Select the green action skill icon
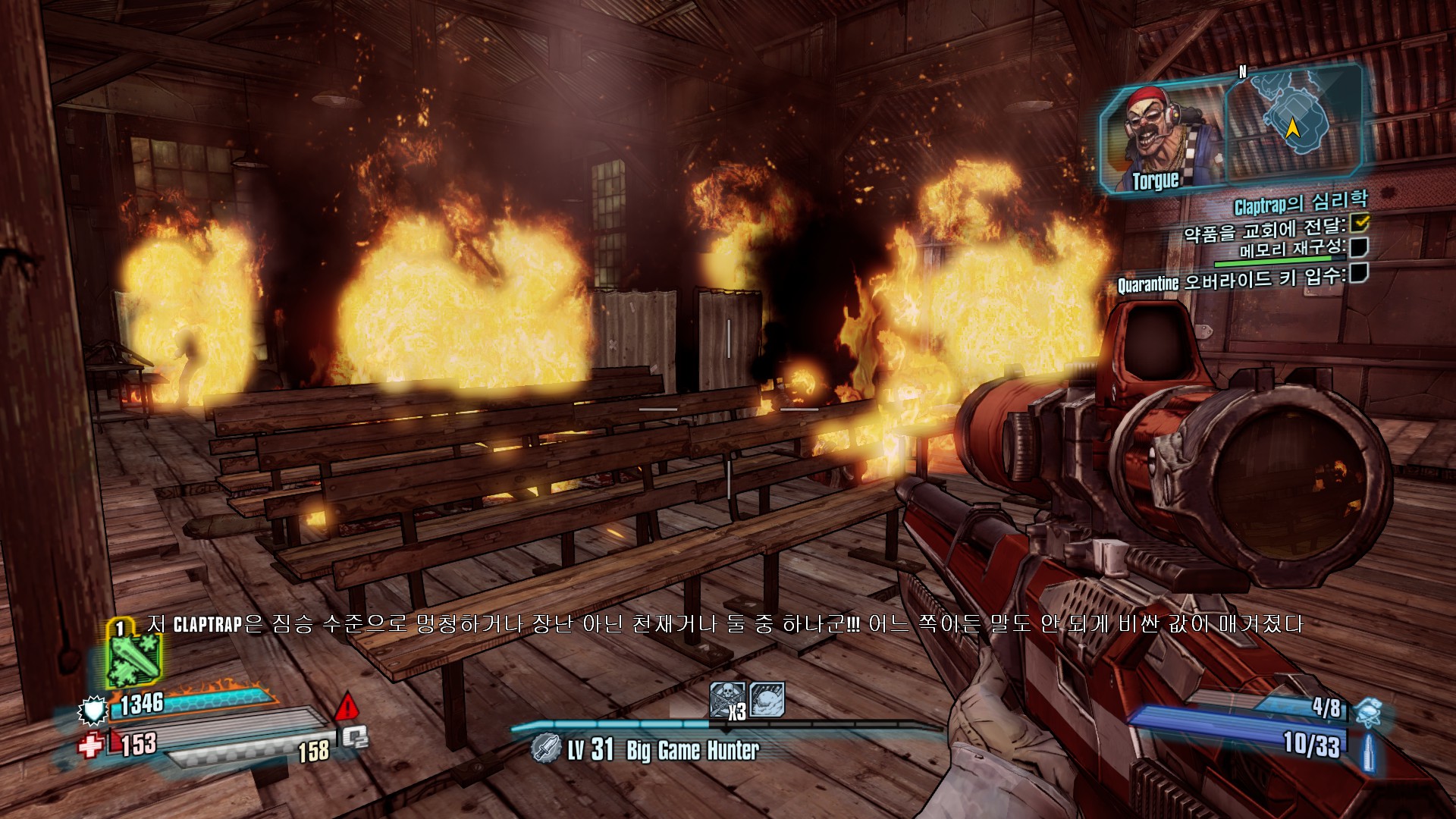Screen dimensions: 1456x819 pyautogui.click(x=133, y=658)
